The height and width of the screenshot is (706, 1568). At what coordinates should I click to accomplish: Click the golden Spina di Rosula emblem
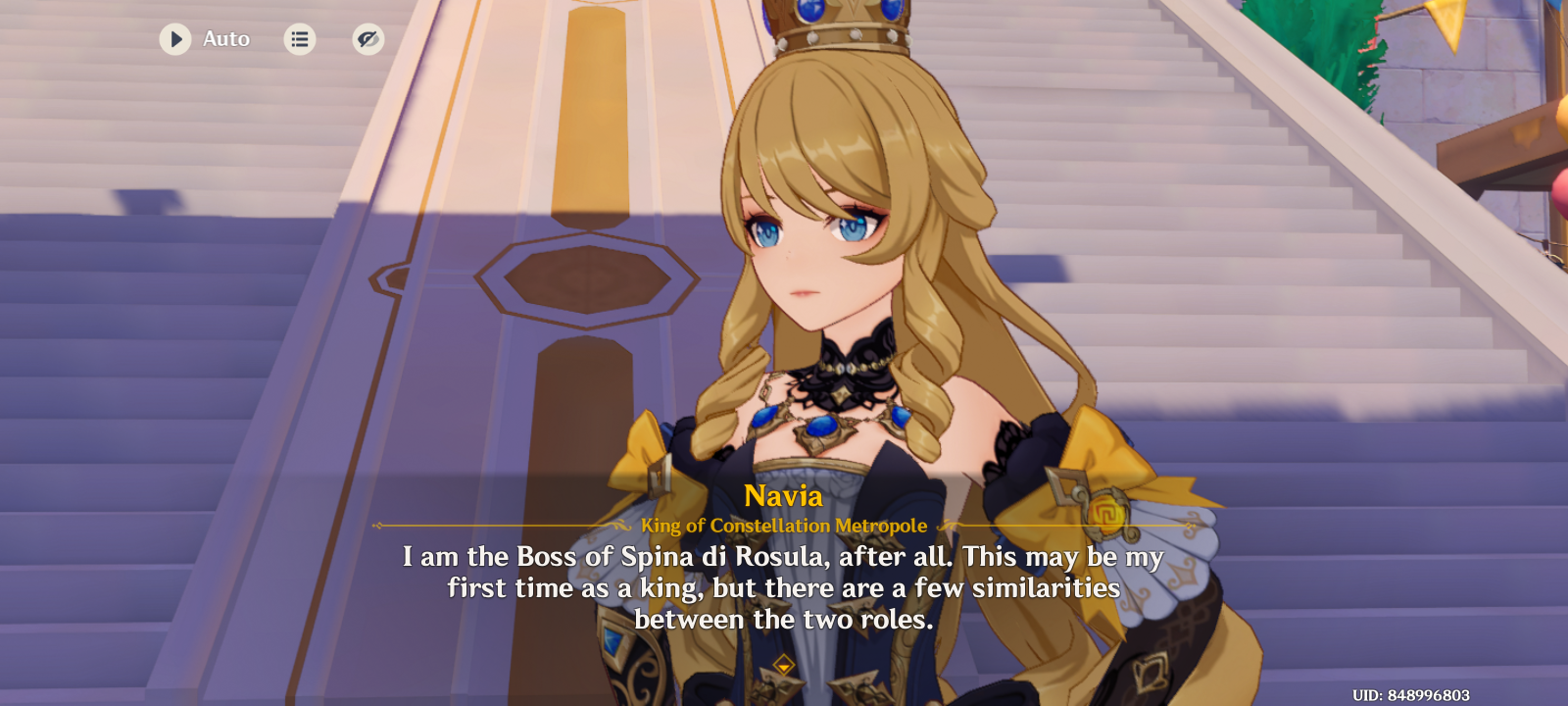click(1108, 512)
